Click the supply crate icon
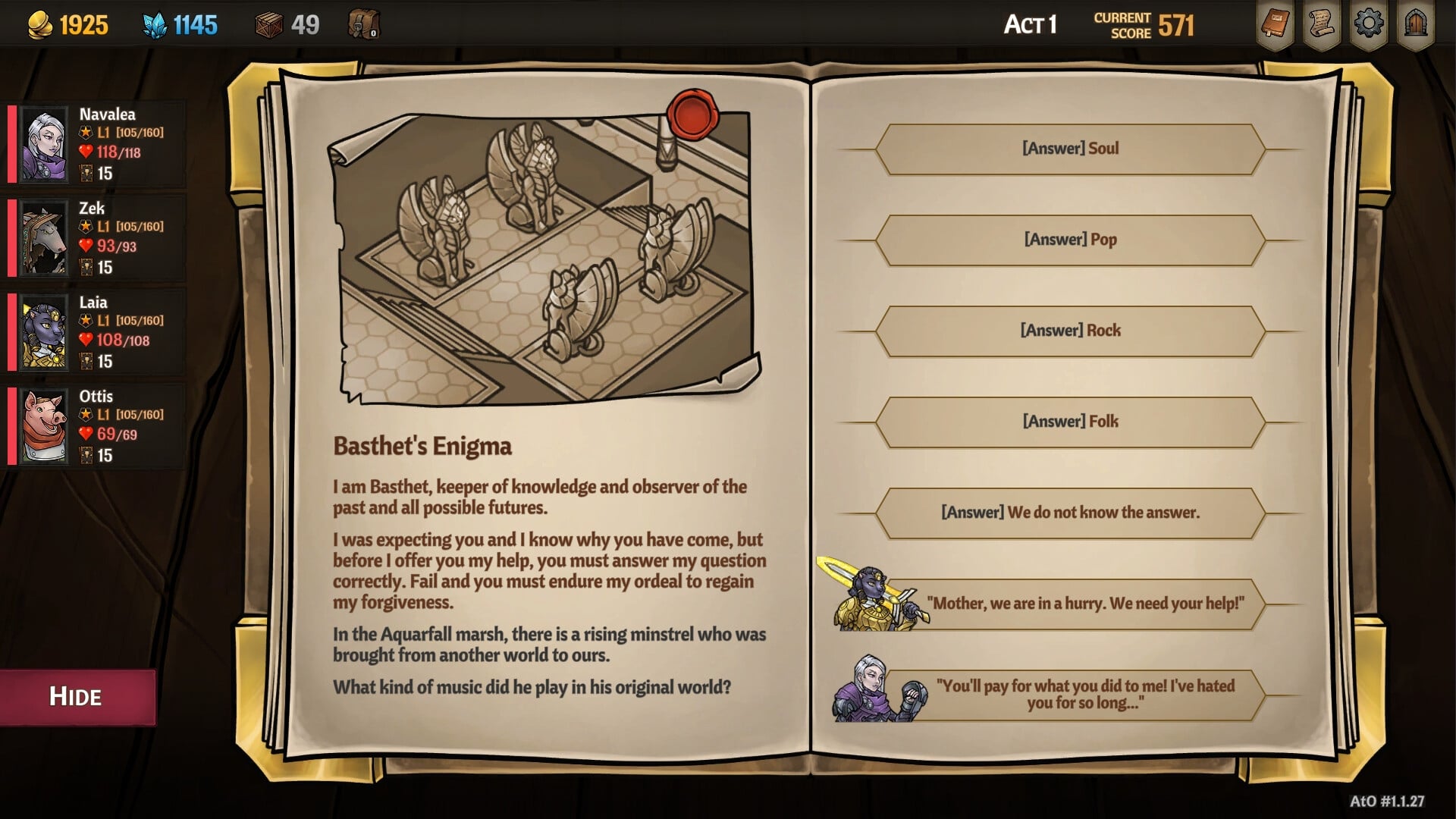This screenshot has width=1456, height=819. [268, 24]
